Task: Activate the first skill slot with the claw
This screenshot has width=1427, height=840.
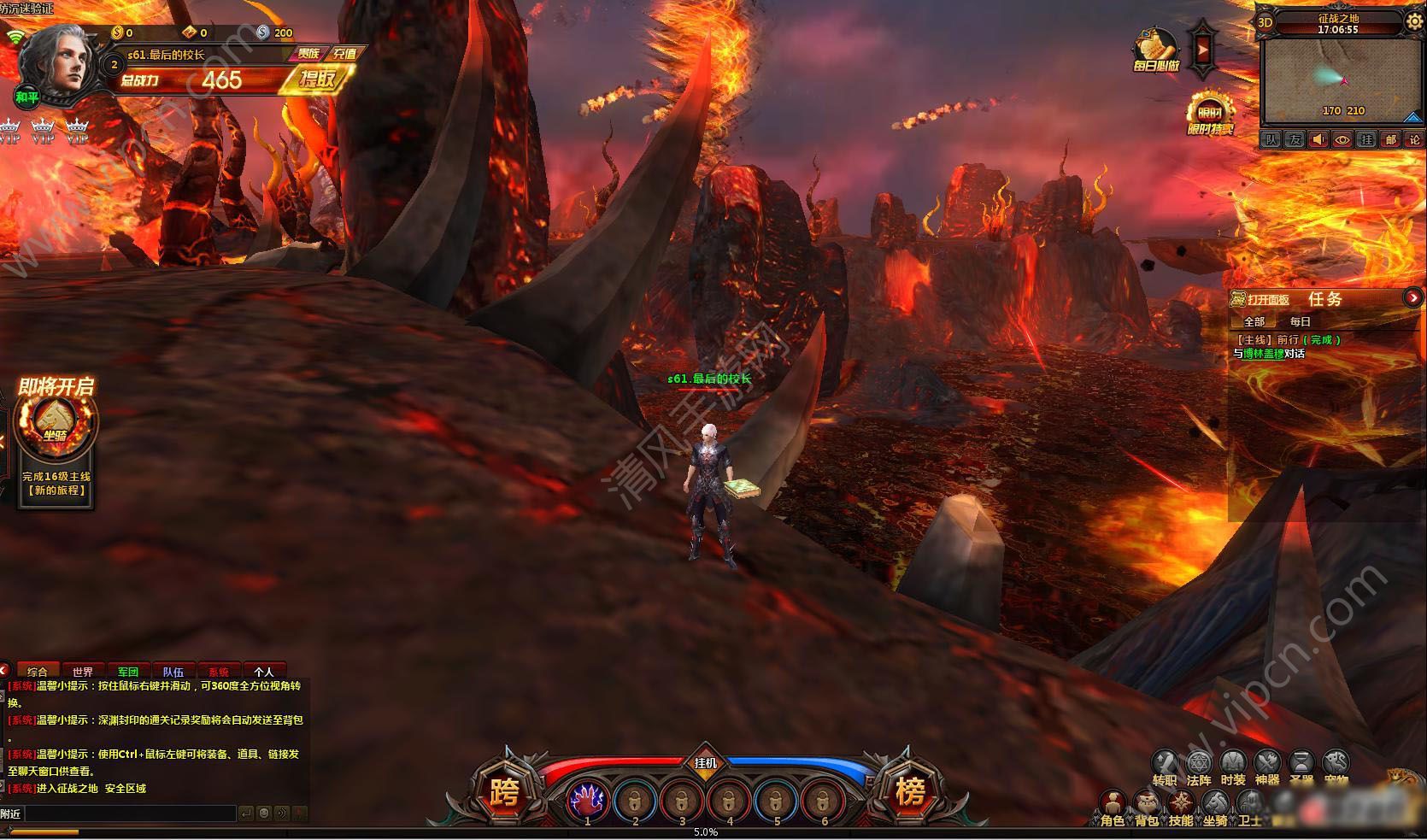Action: 588,801
